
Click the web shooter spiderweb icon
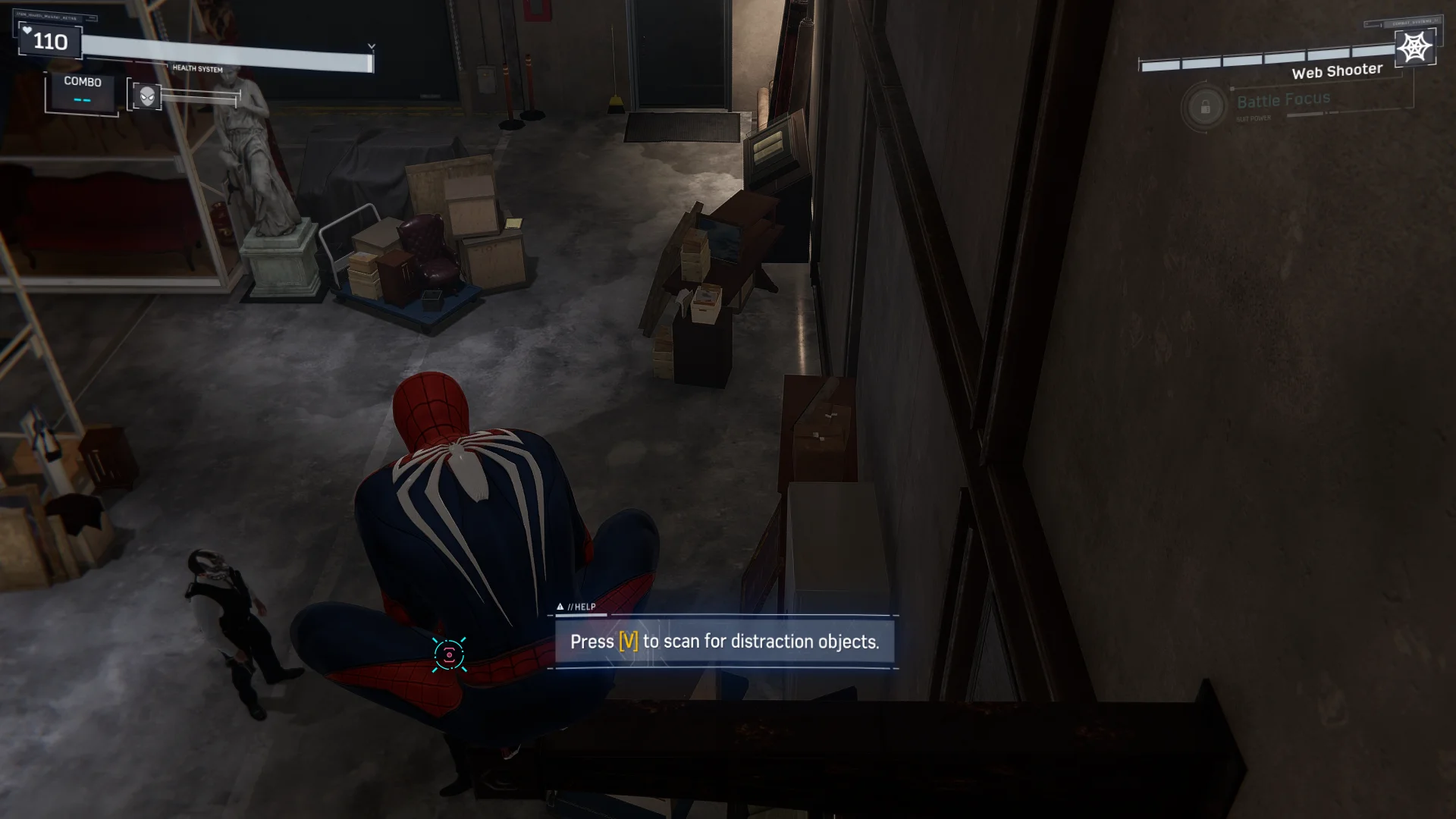pyautogui.click(x=1415, y=48)
